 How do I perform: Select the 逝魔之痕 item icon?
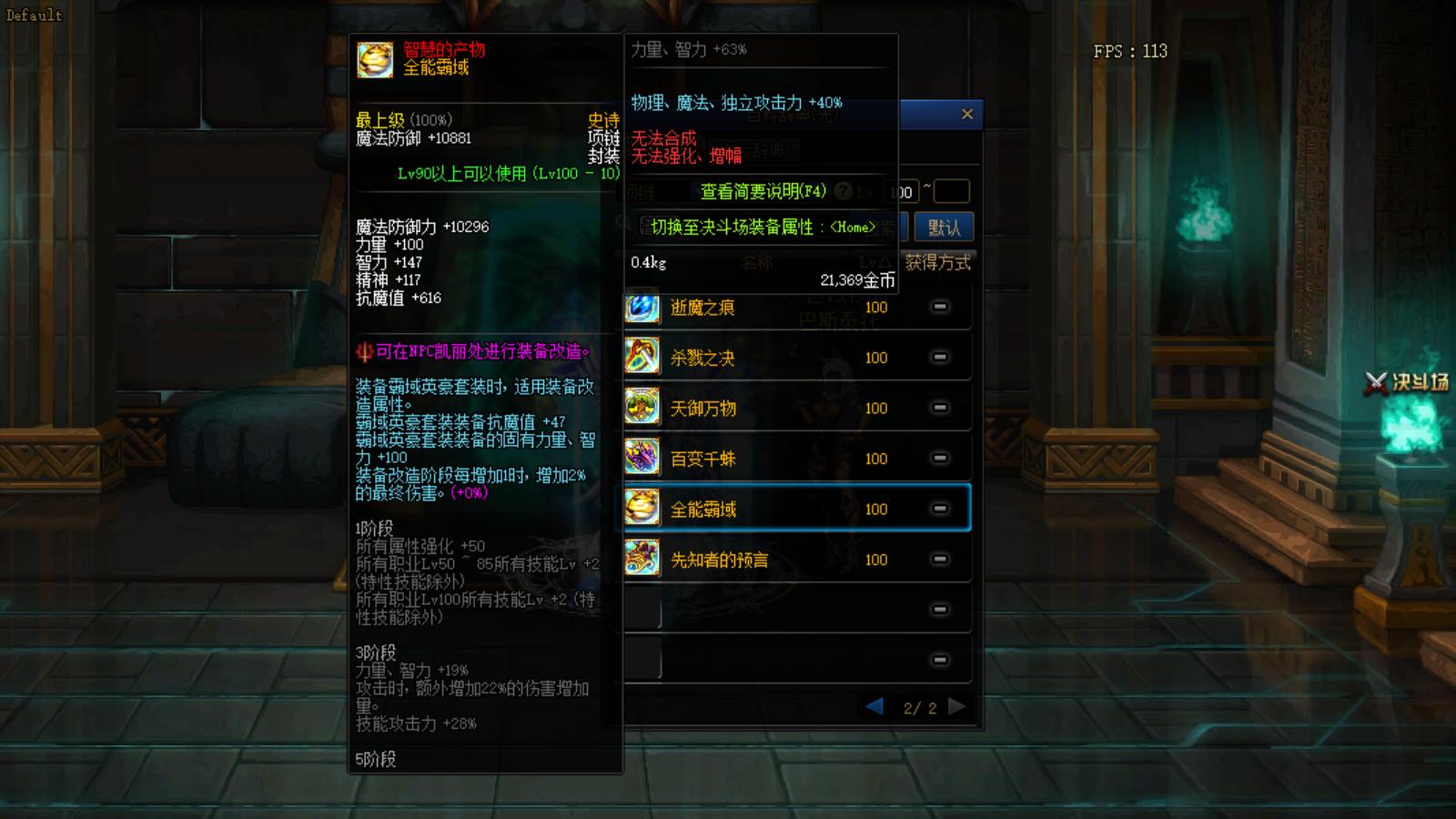coord(642,307)
